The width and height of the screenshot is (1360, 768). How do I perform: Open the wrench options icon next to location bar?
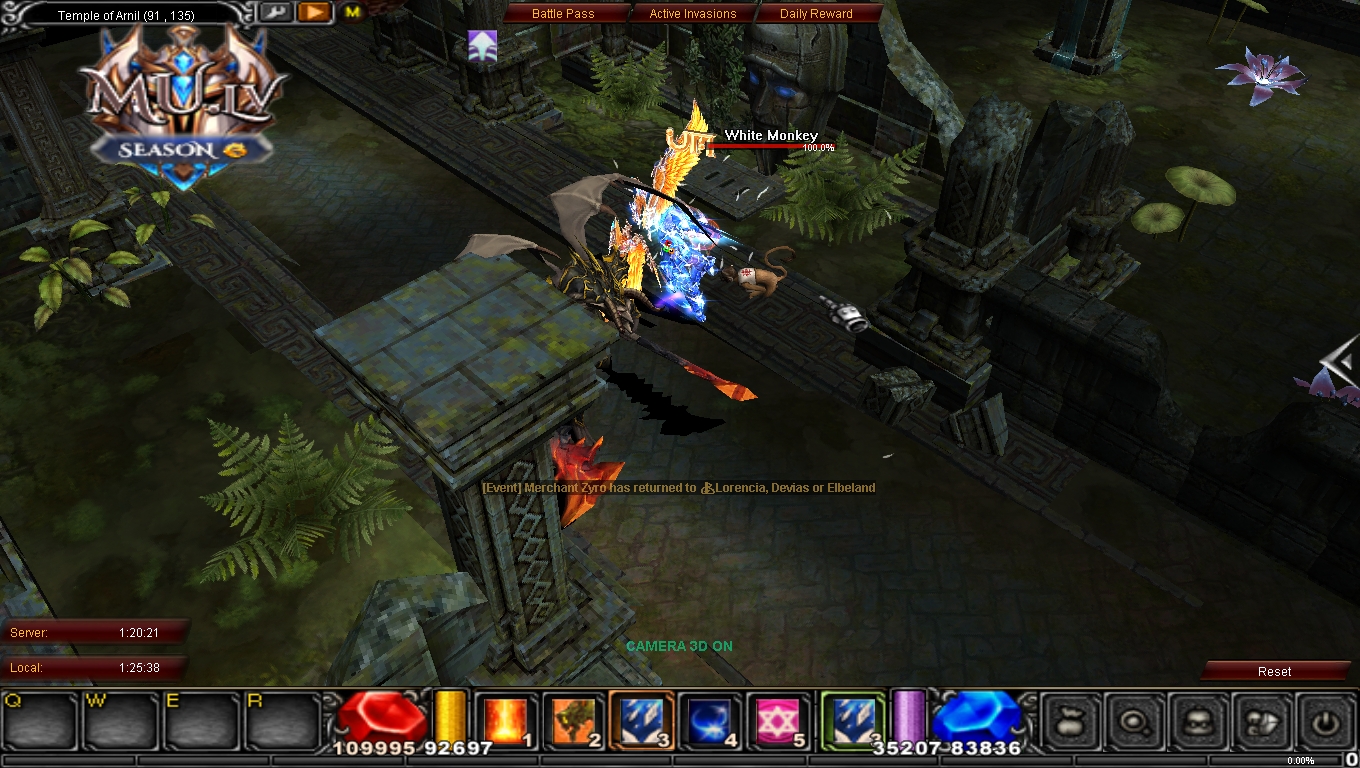click(276, 12)
